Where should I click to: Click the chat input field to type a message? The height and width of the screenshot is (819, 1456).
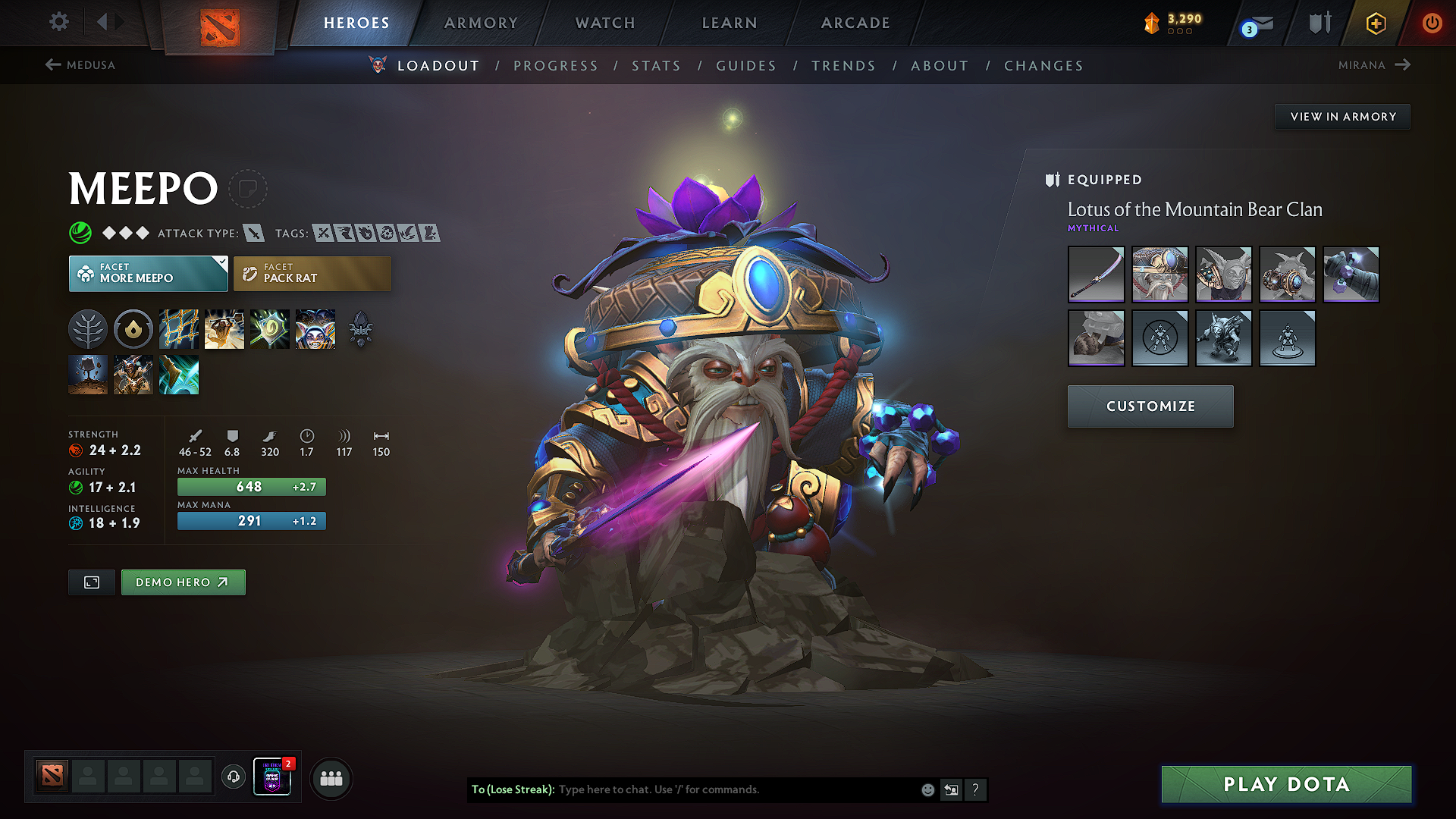[720, 789]
